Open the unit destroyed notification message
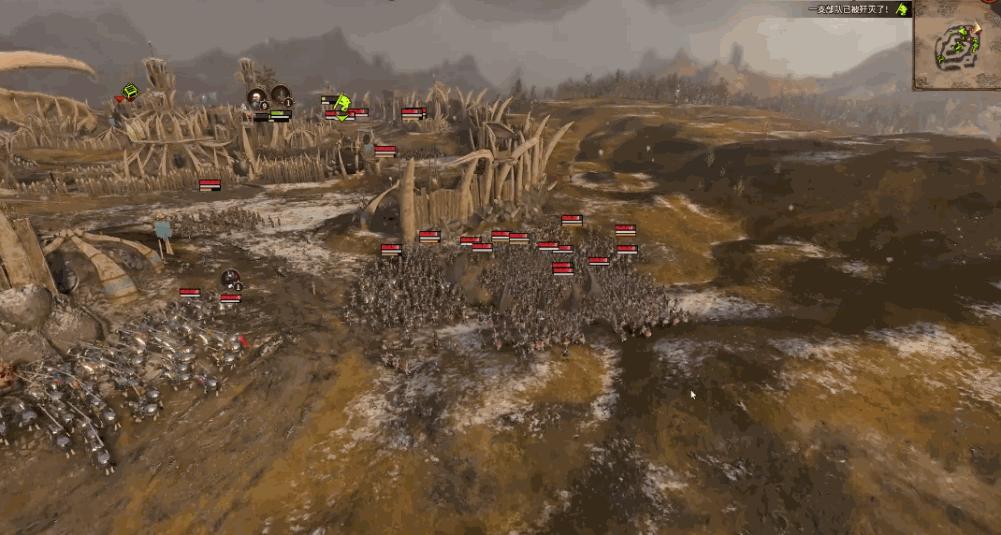 click(849, 9)
